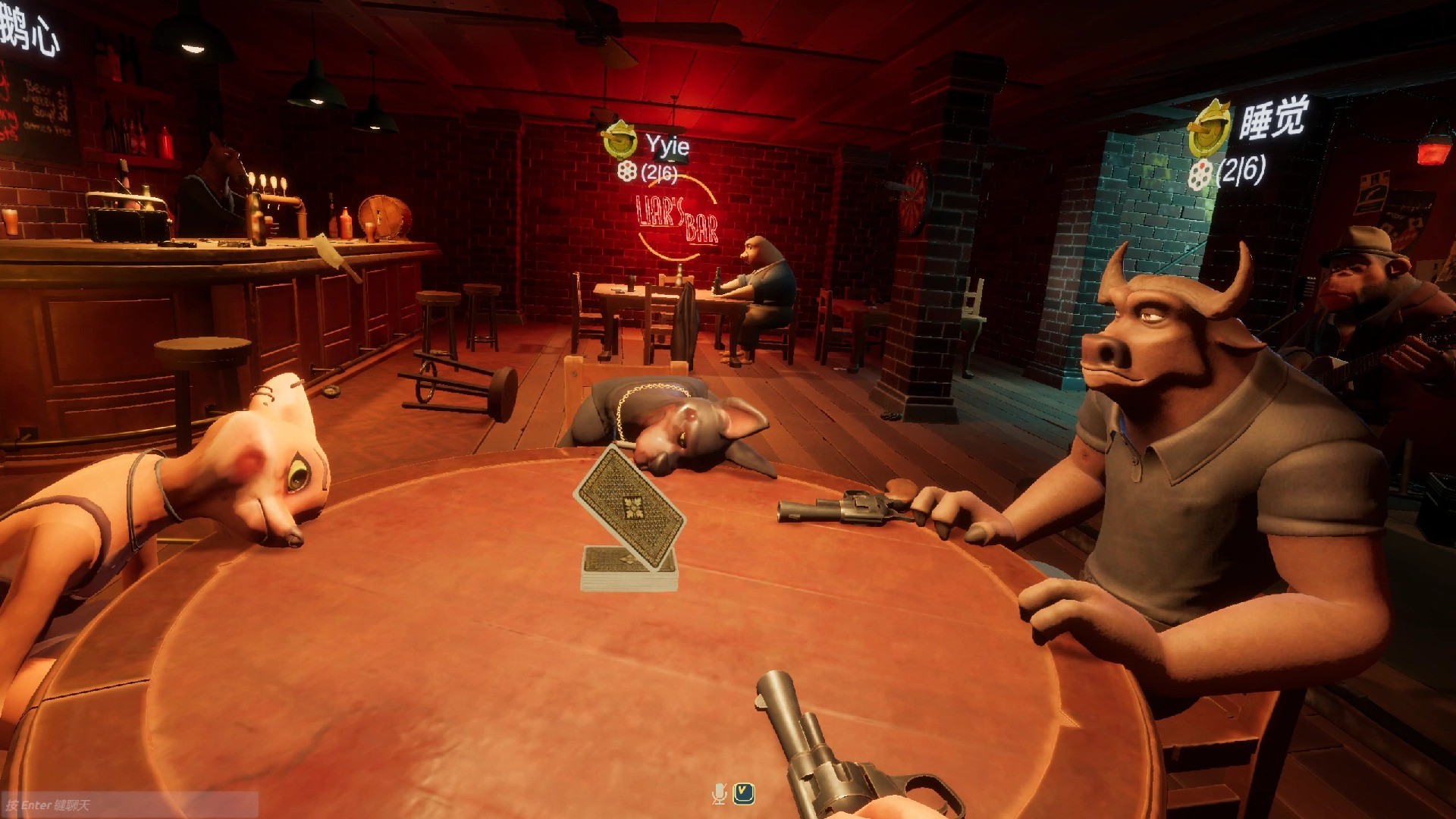Image resolution: width=1456 pixels, height=819 pixels.
Task: Select Yyie's player avatar badge
Action: point(620,139)
